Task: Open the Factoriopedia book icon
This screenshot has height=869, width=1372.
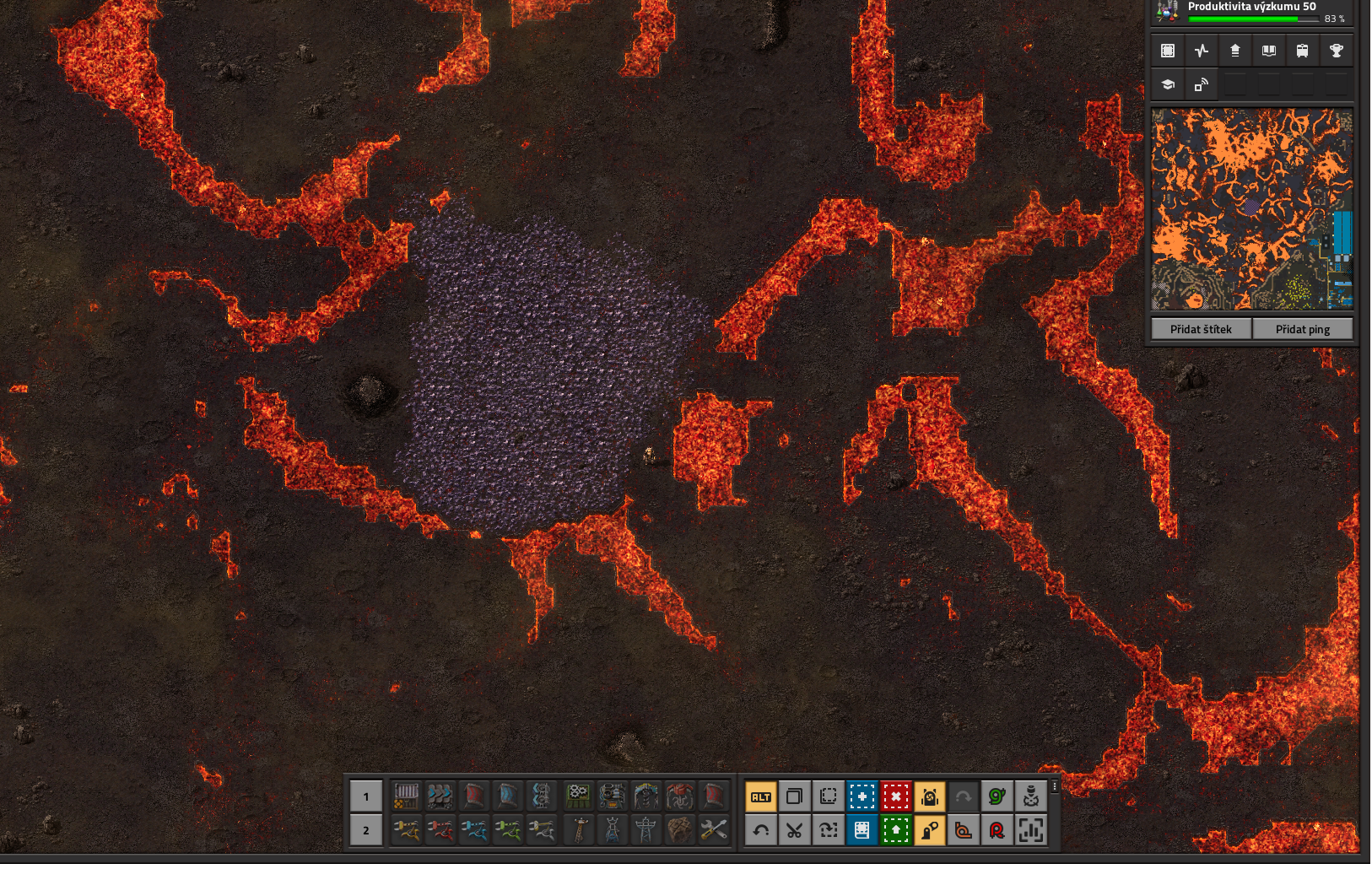Action: [x=1269, y=51]
